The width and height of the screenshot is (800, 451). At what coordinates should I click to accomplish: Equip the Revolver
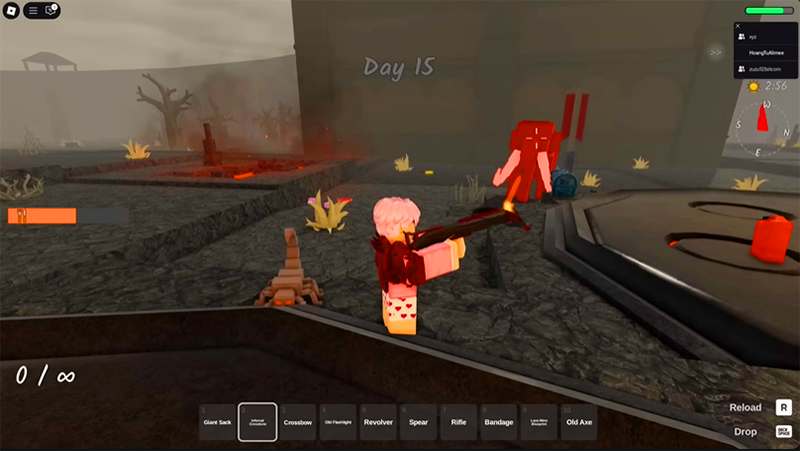click(378, 422)
